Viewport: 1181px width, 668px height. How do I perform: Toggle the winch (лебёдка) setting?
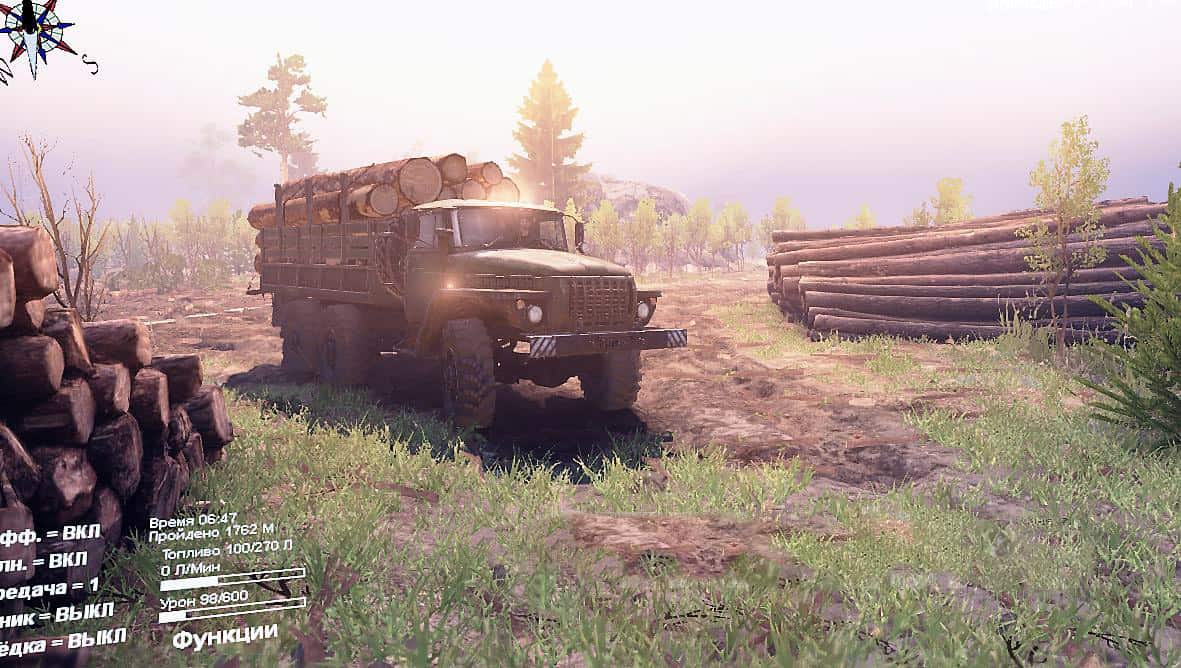62,638
